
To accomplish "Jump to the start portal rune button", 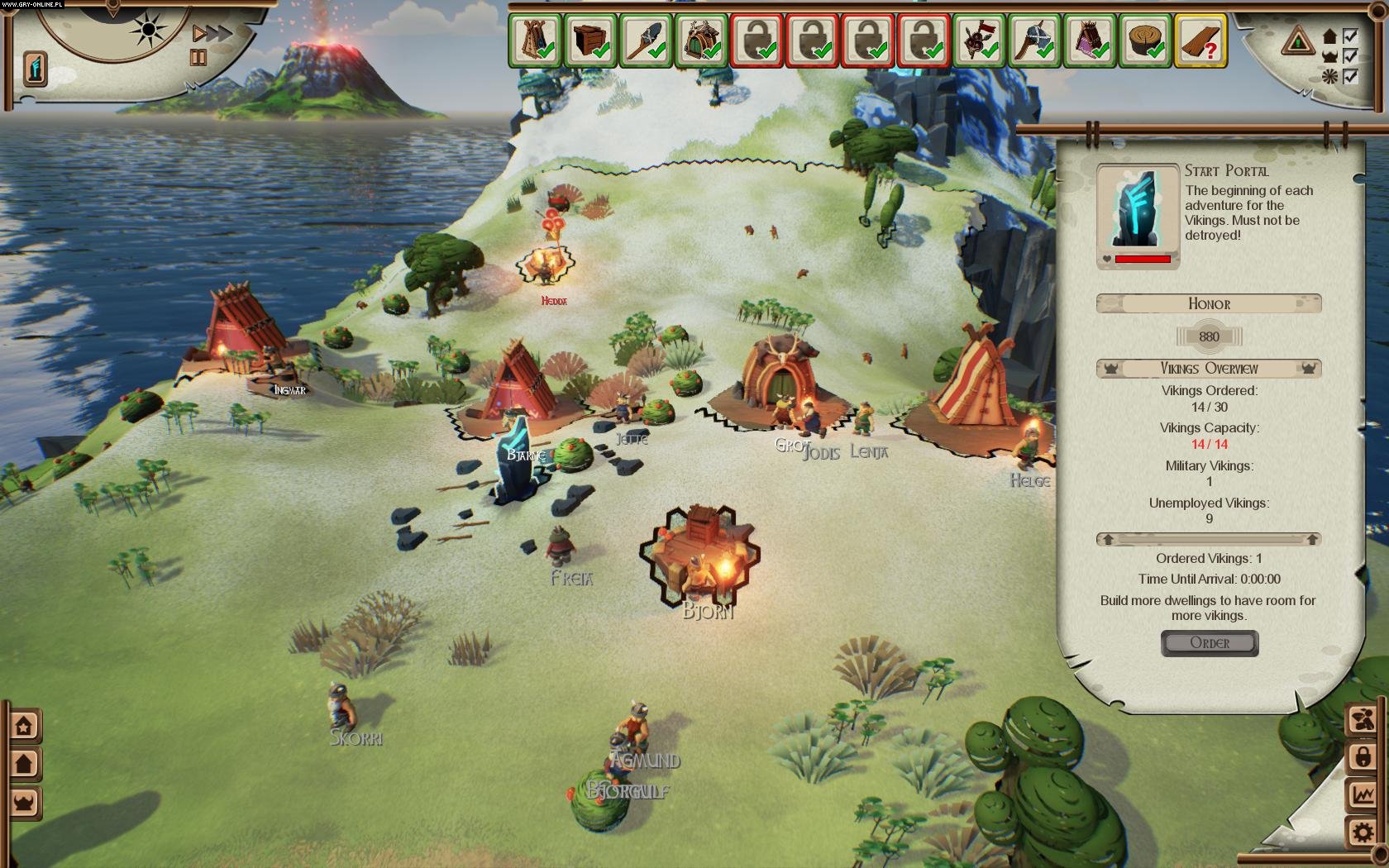I will (35, 68).
